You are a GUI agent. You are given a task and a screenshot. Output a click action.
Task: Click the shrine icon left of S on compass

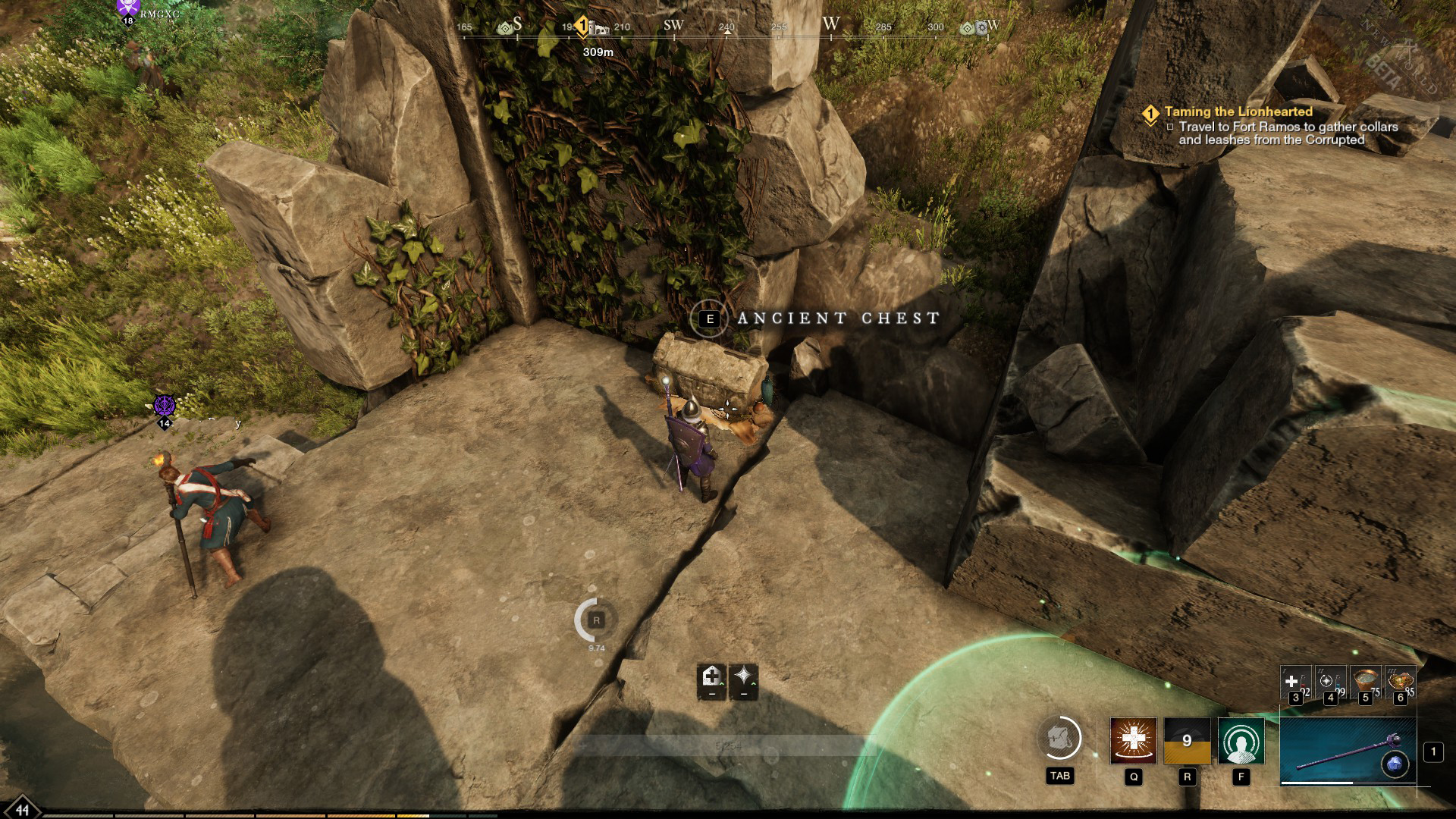click(505, 27)
